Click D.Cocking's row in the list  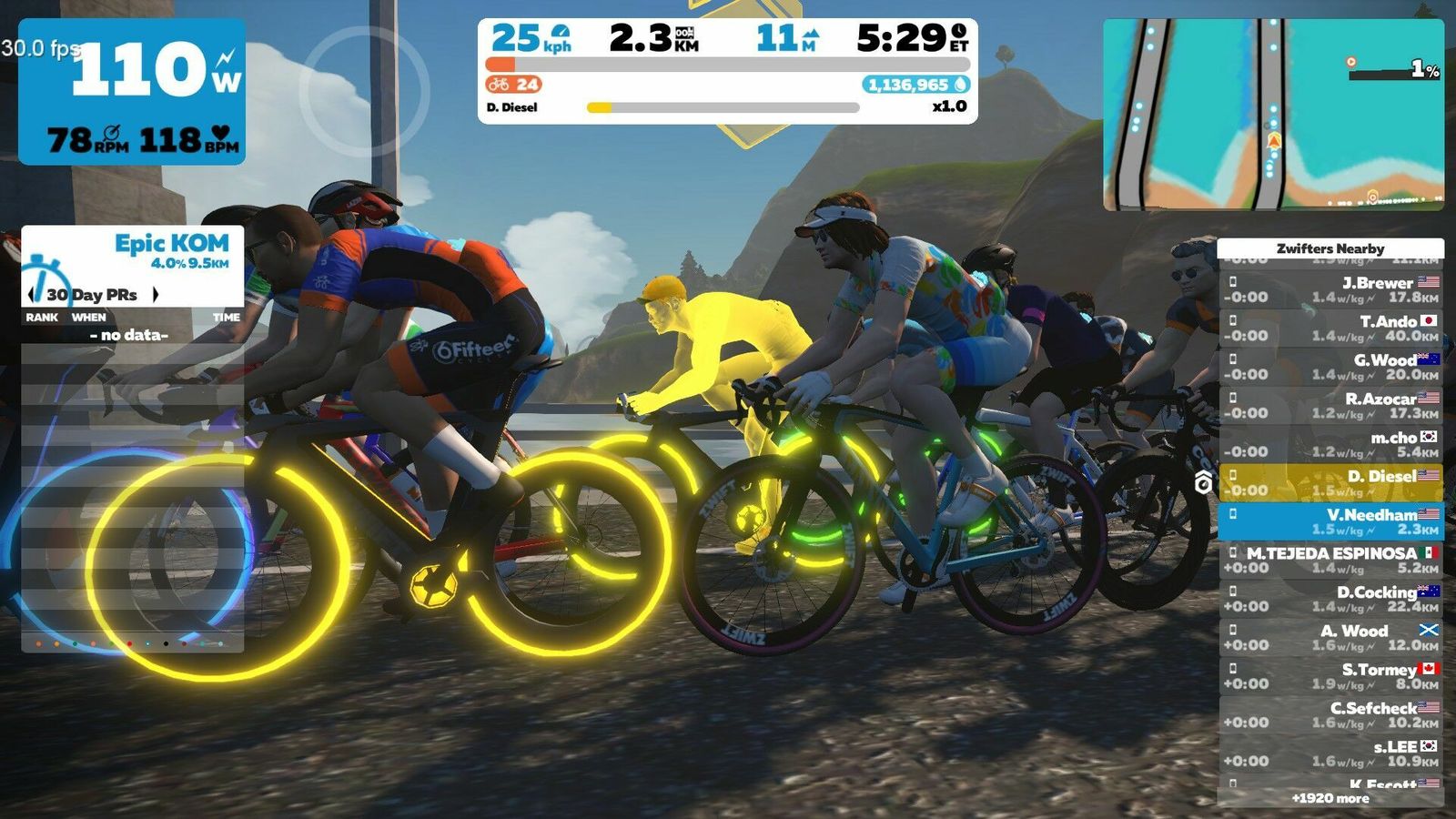pos(1330,599)
